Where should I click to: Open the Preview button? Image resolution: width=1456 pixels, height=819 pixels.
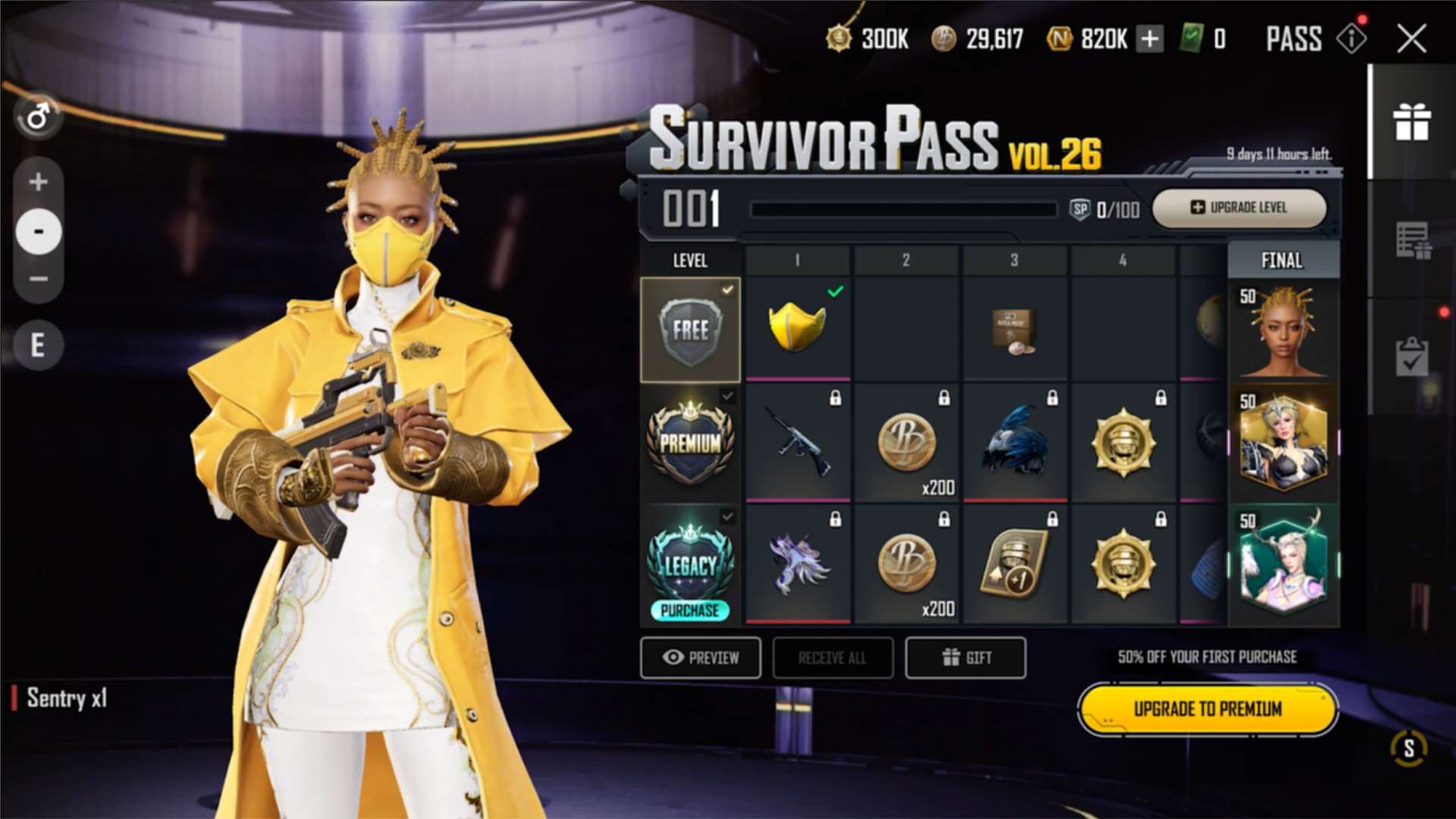coord(701,657)
